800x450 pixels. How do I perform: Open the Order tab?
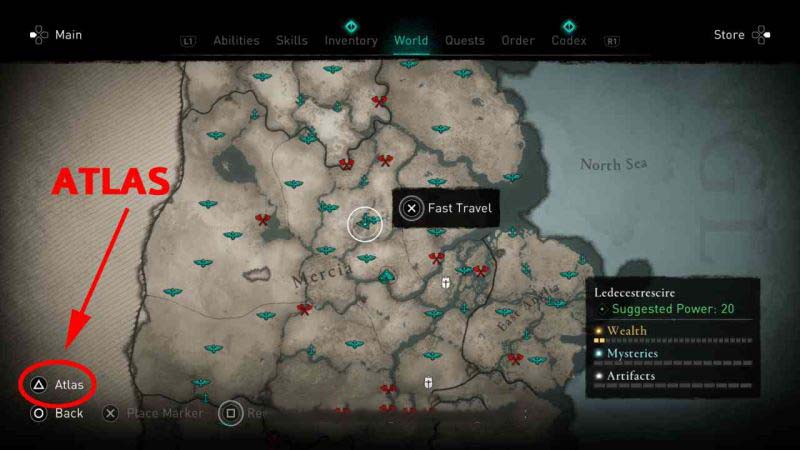pyautogui.click(x=518, y=41)
